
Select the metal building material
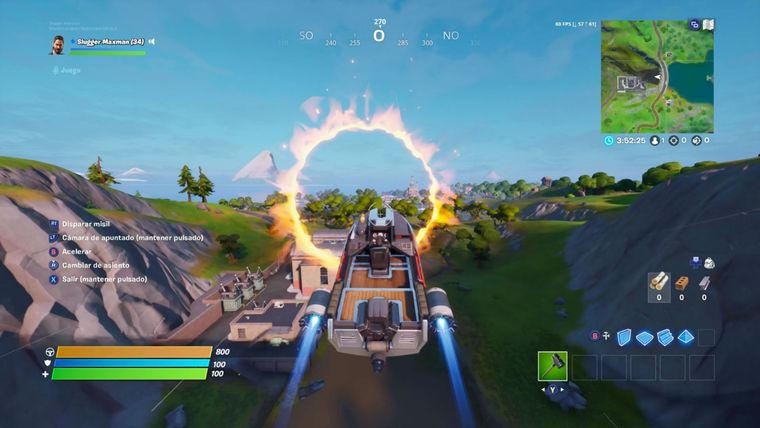click(x=706, y=283)
